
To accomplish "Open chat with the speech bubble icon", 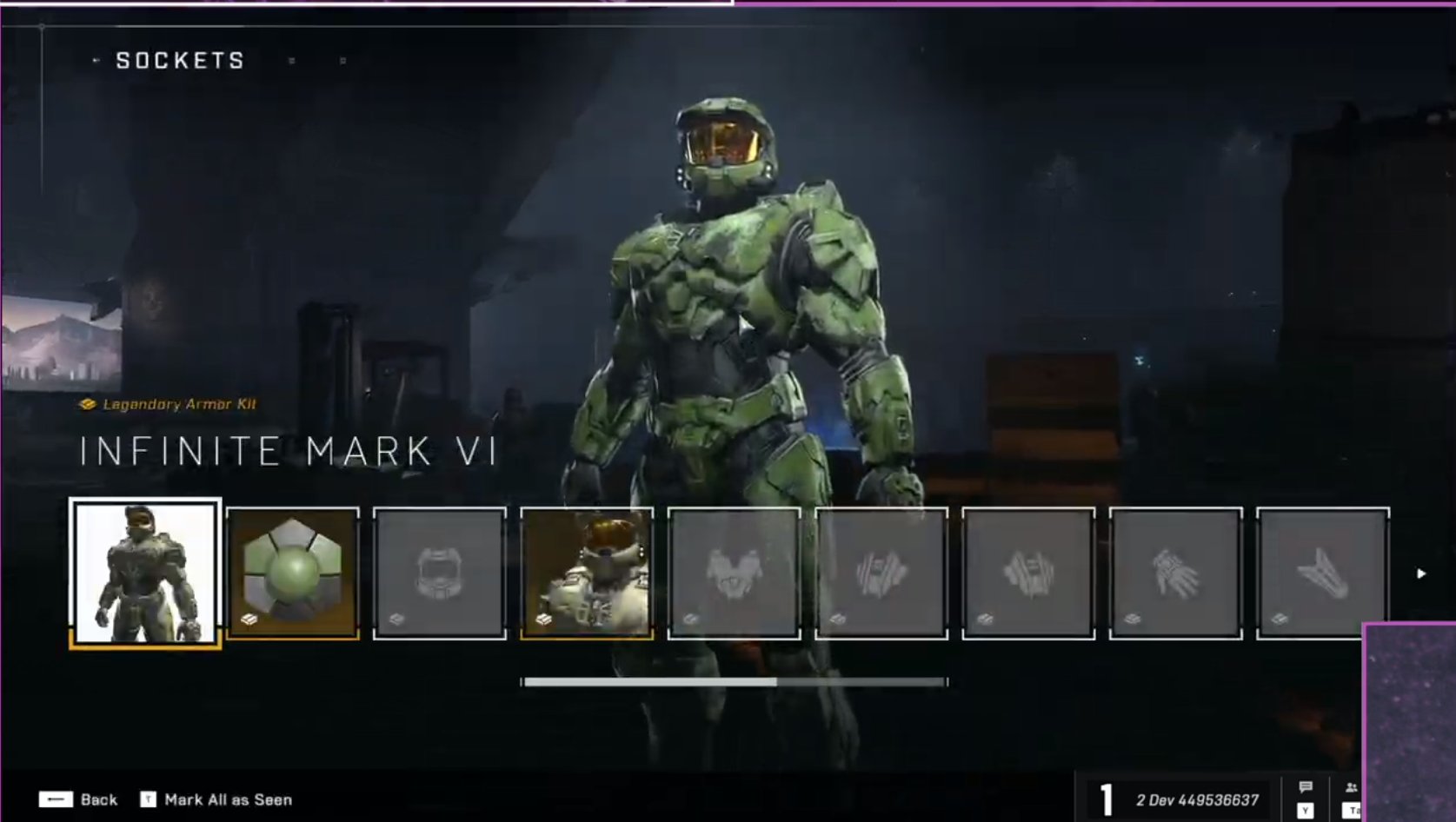I will tap(1305, 786).
